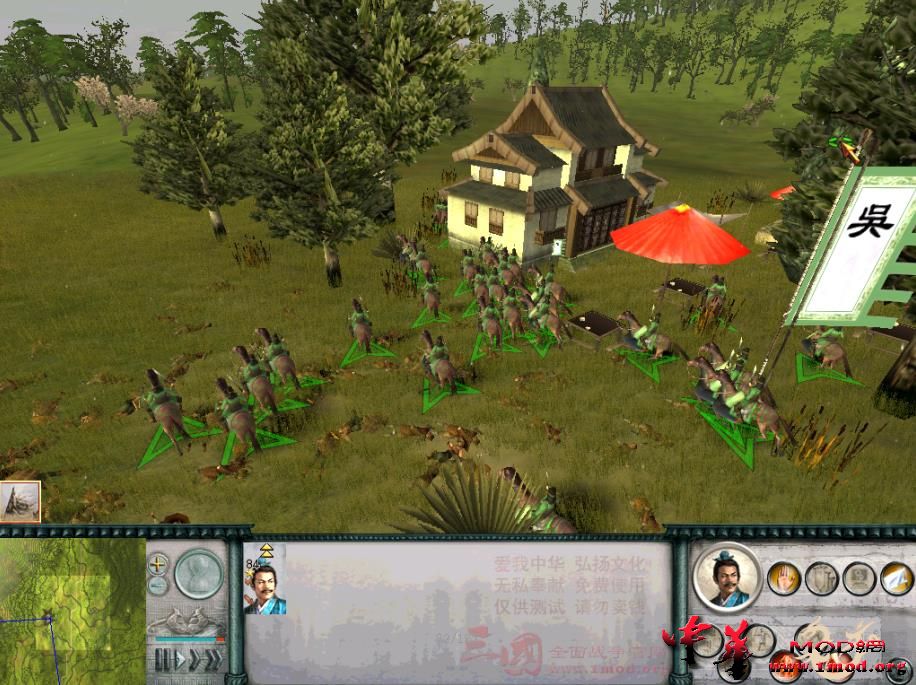Set battle speed to double fast-forward
The image size is (916, 685).
click(194, 660)
